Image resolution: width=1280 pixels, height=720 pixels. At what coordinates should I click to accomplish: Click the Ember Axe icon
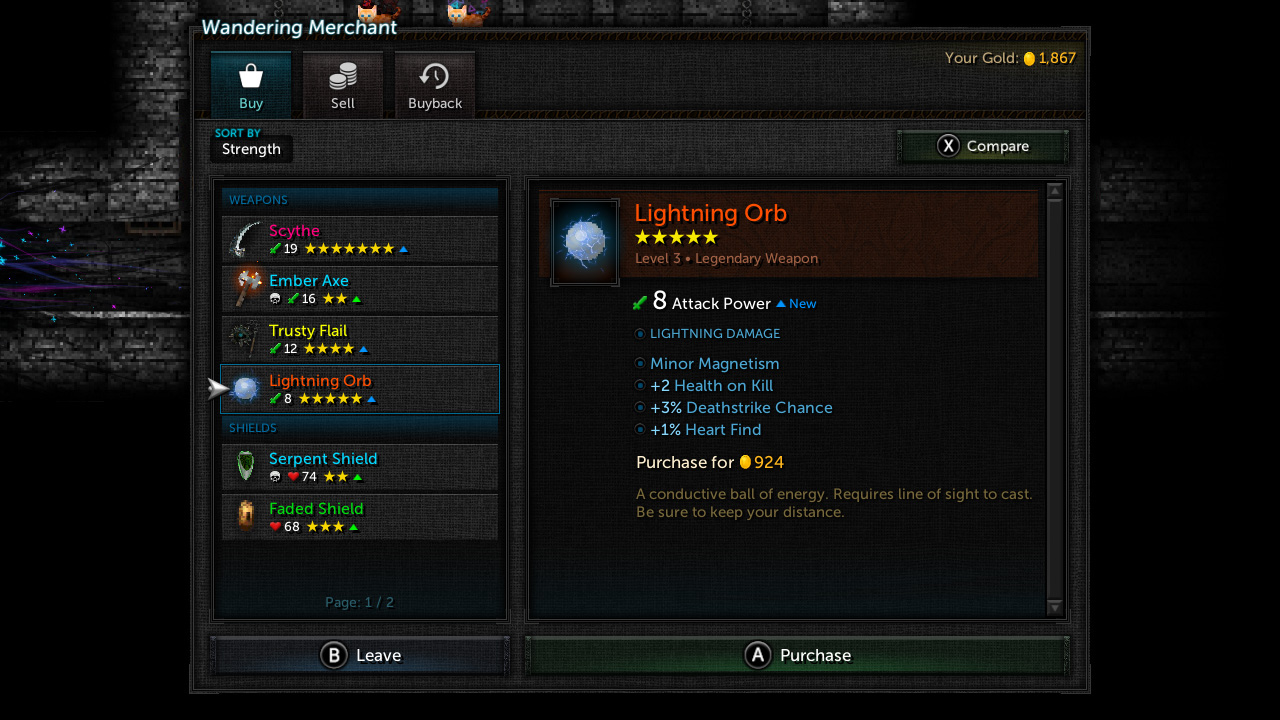tap(243, 289)
